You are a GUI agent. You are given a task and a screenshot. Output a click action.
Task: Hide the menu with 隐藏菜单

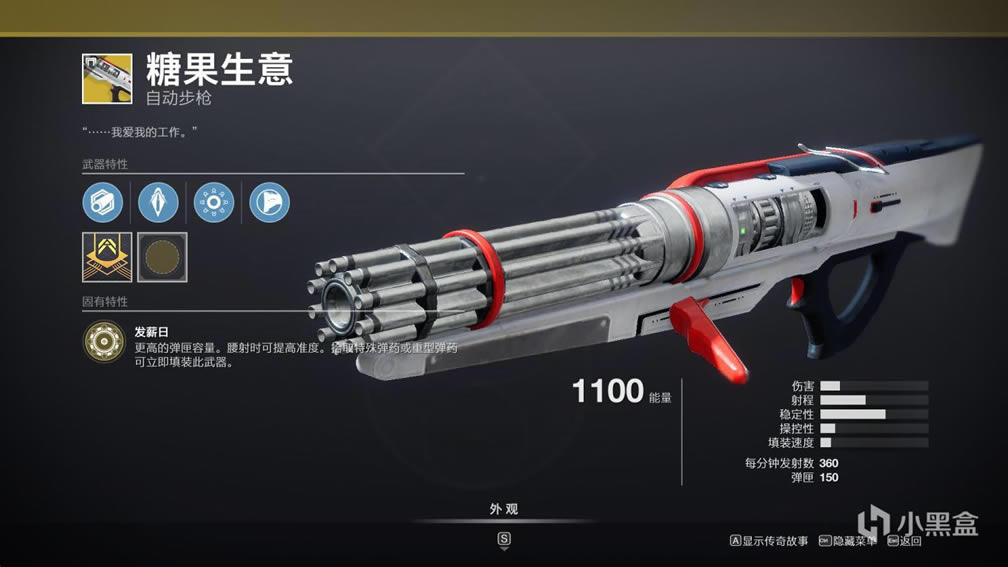[847, 541]
